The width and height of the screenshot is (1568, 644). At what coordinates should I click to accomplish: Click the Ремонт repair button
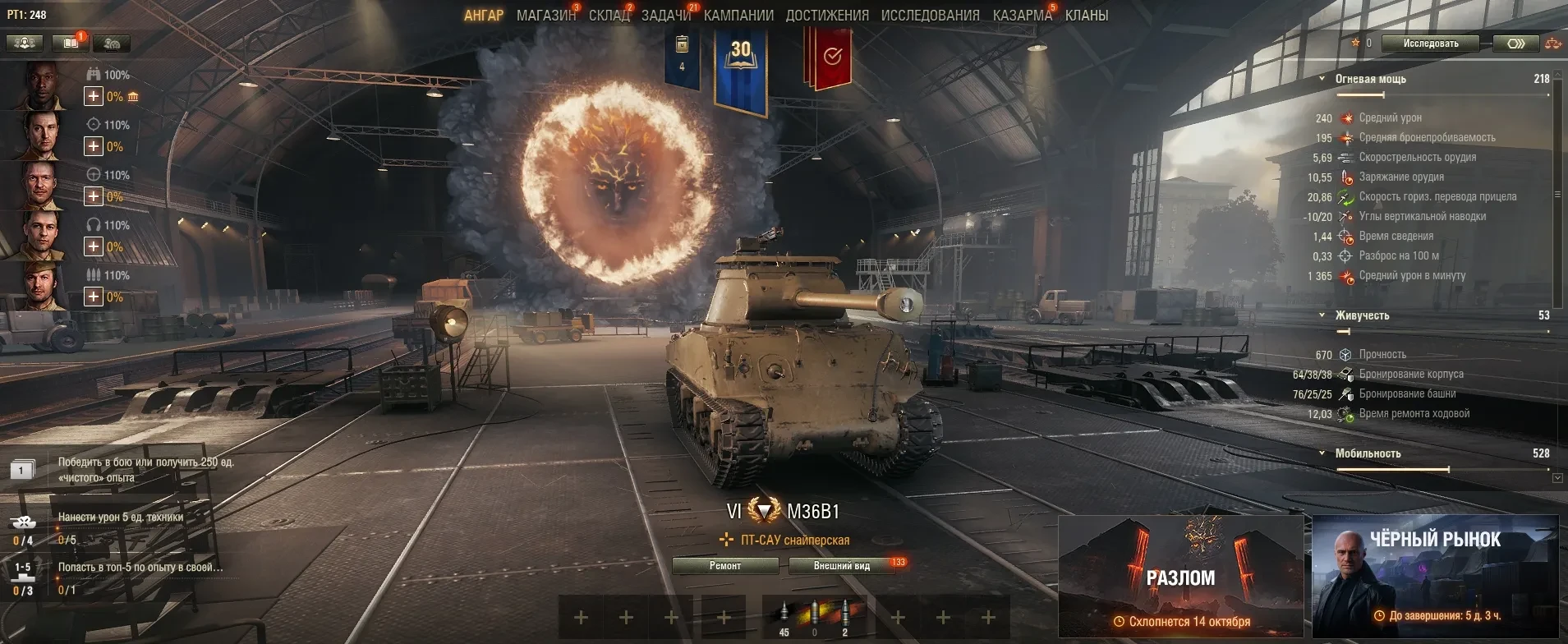point(725,566)
